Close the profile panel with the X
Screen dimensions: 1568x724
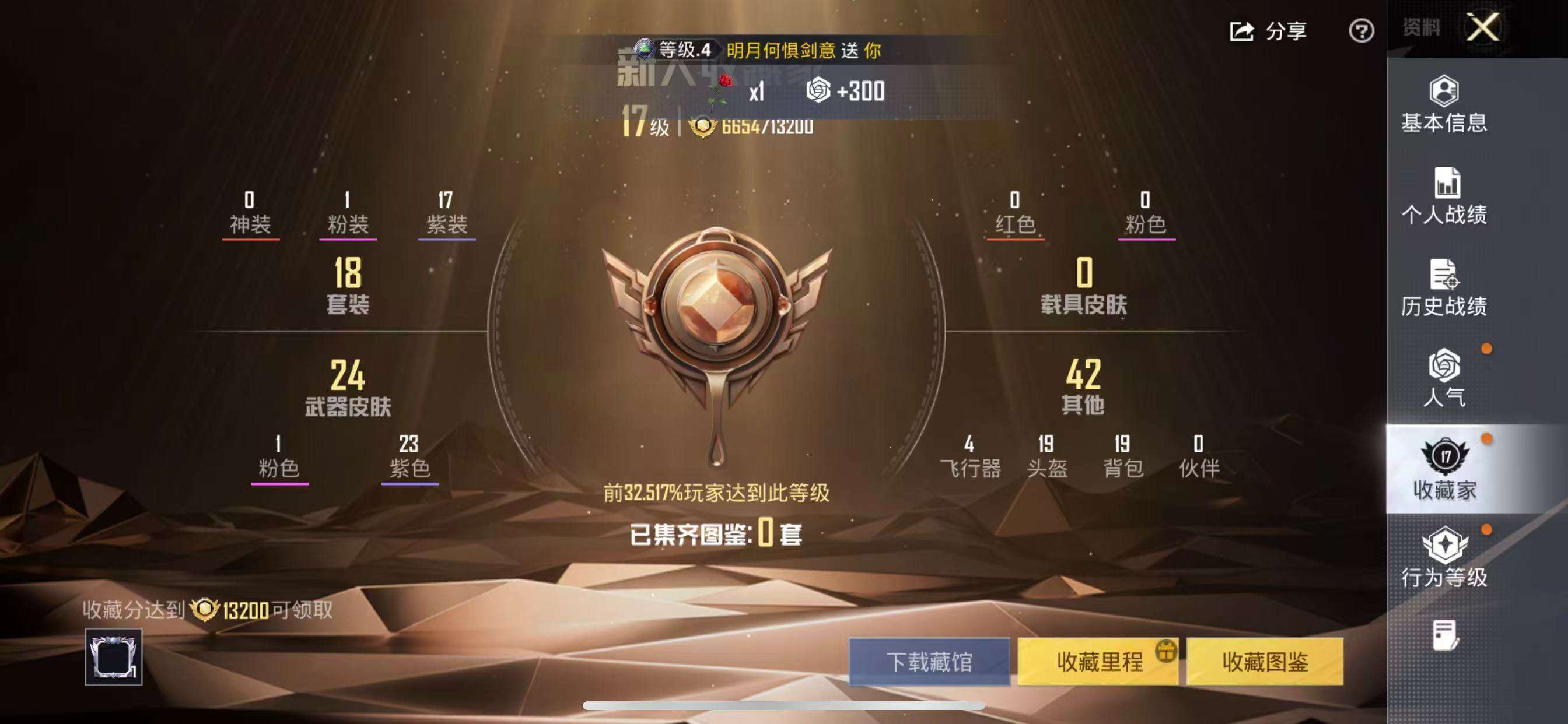1483,27
